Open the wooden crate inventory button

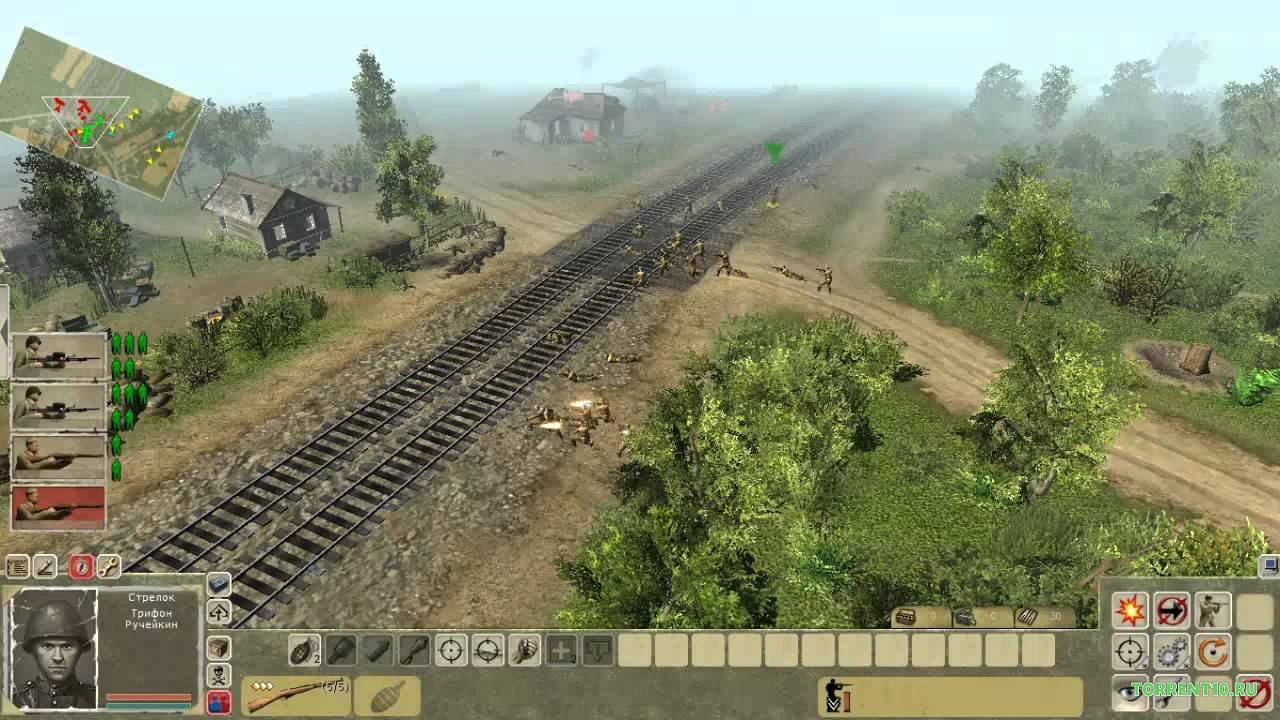tap(218, 648)
